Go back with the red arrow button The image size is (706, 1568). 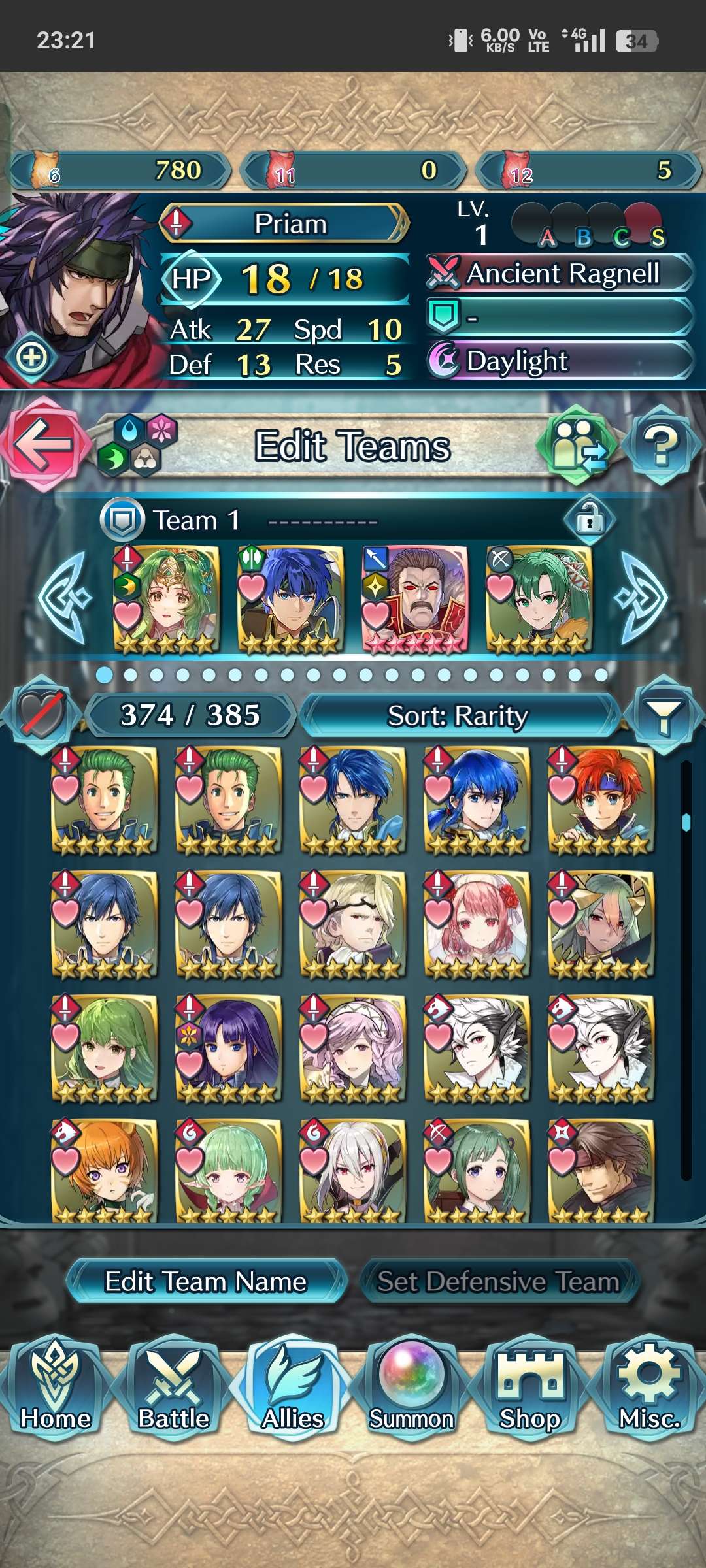pyautogui.click(x=43, y=444)
